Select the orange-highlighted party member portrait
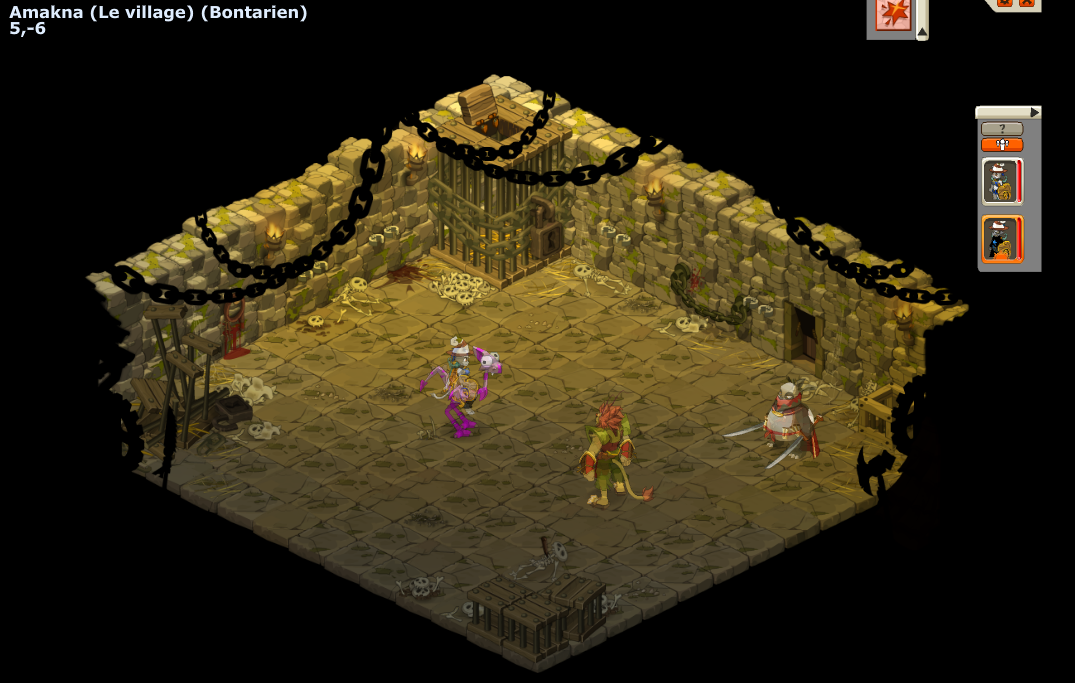 [1001, 239]
